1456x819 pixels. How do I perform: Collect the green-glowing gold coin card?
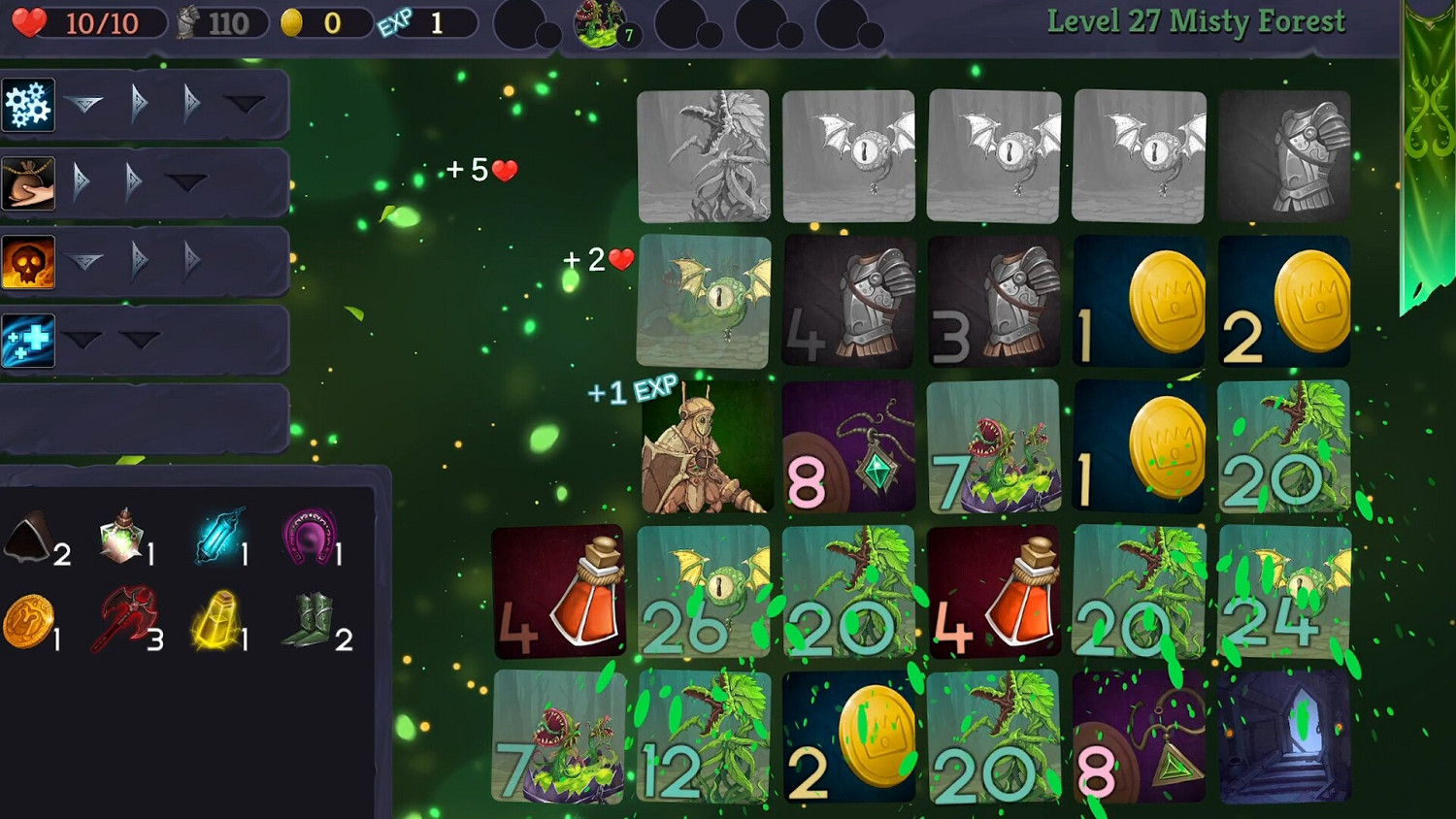tap(847, 737)
